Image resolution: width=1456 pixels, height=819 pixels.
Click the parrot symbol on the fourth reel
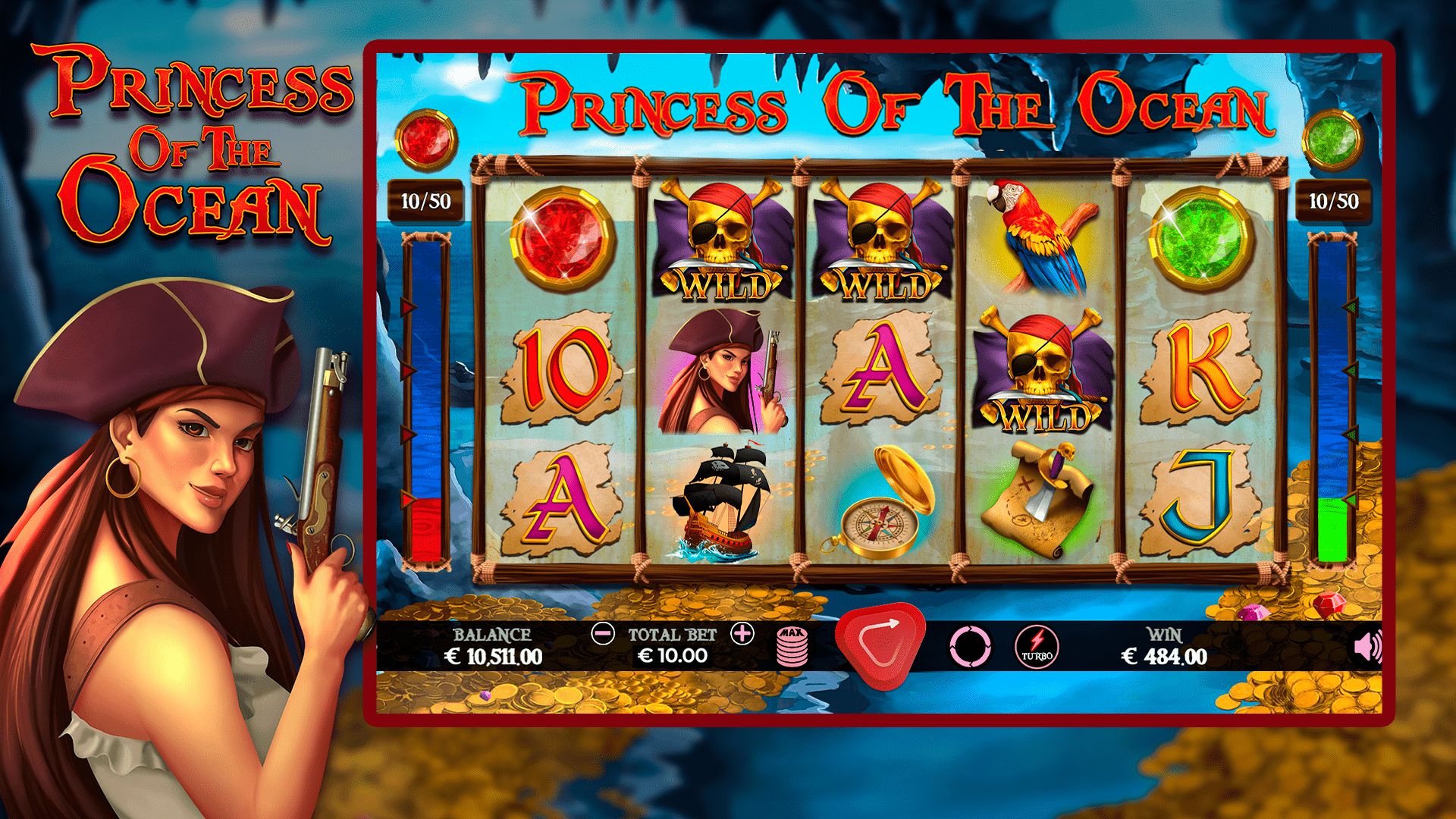(1037, 235)
